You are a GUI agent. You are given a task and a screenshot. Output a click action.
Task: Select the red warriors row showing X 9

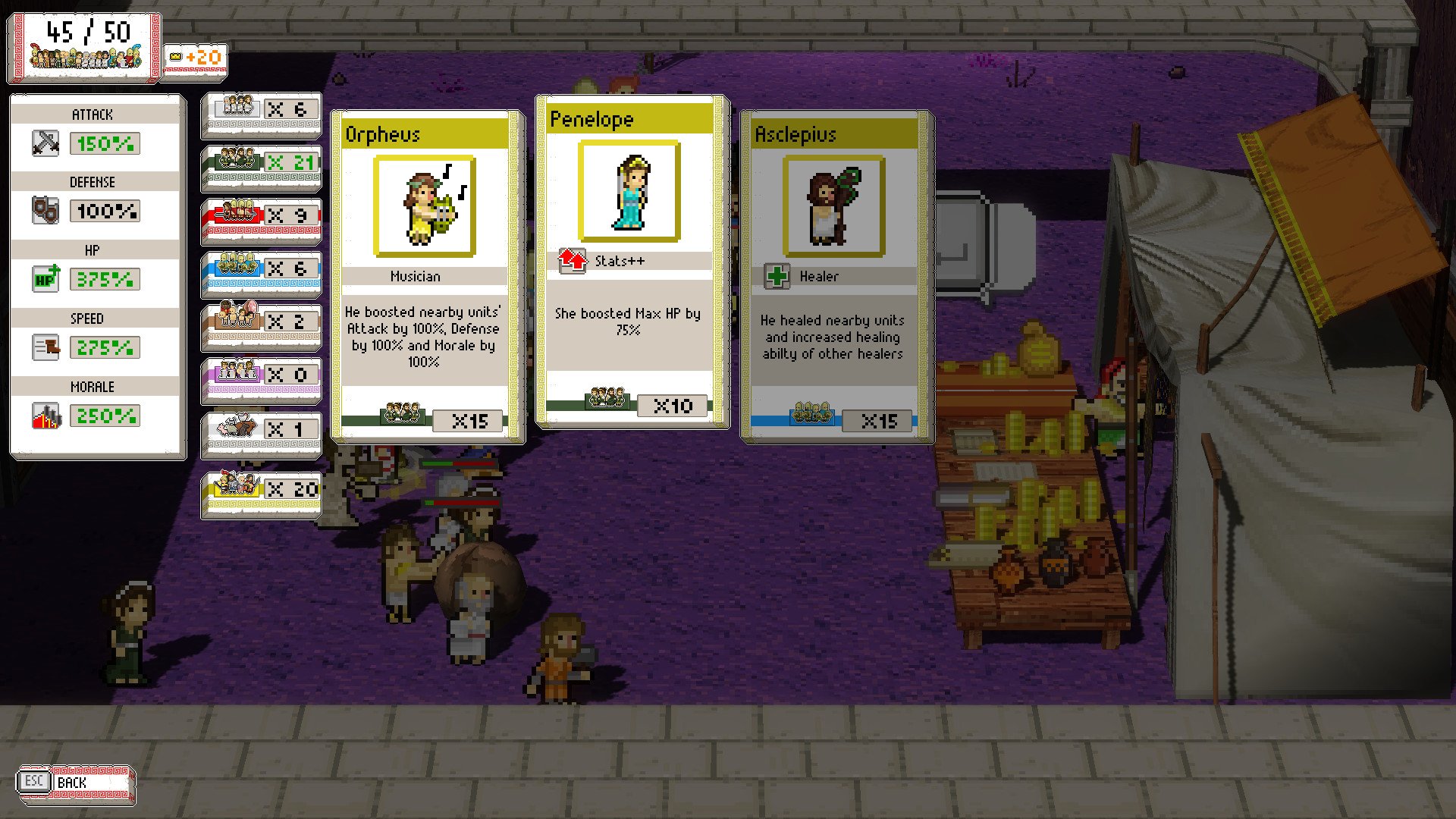tap(261, 215)
